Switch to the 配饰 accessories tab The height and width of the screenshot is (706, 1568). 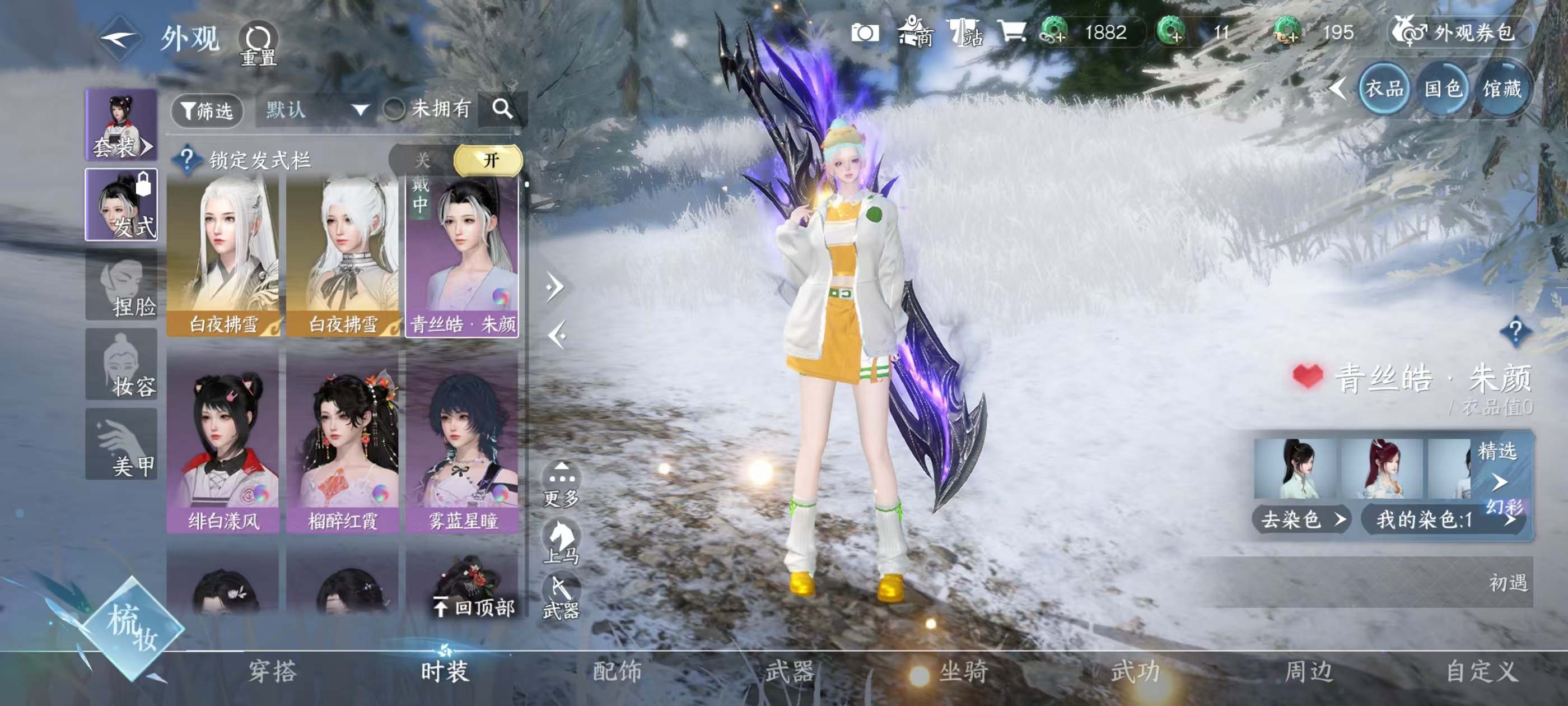point(617,671)
